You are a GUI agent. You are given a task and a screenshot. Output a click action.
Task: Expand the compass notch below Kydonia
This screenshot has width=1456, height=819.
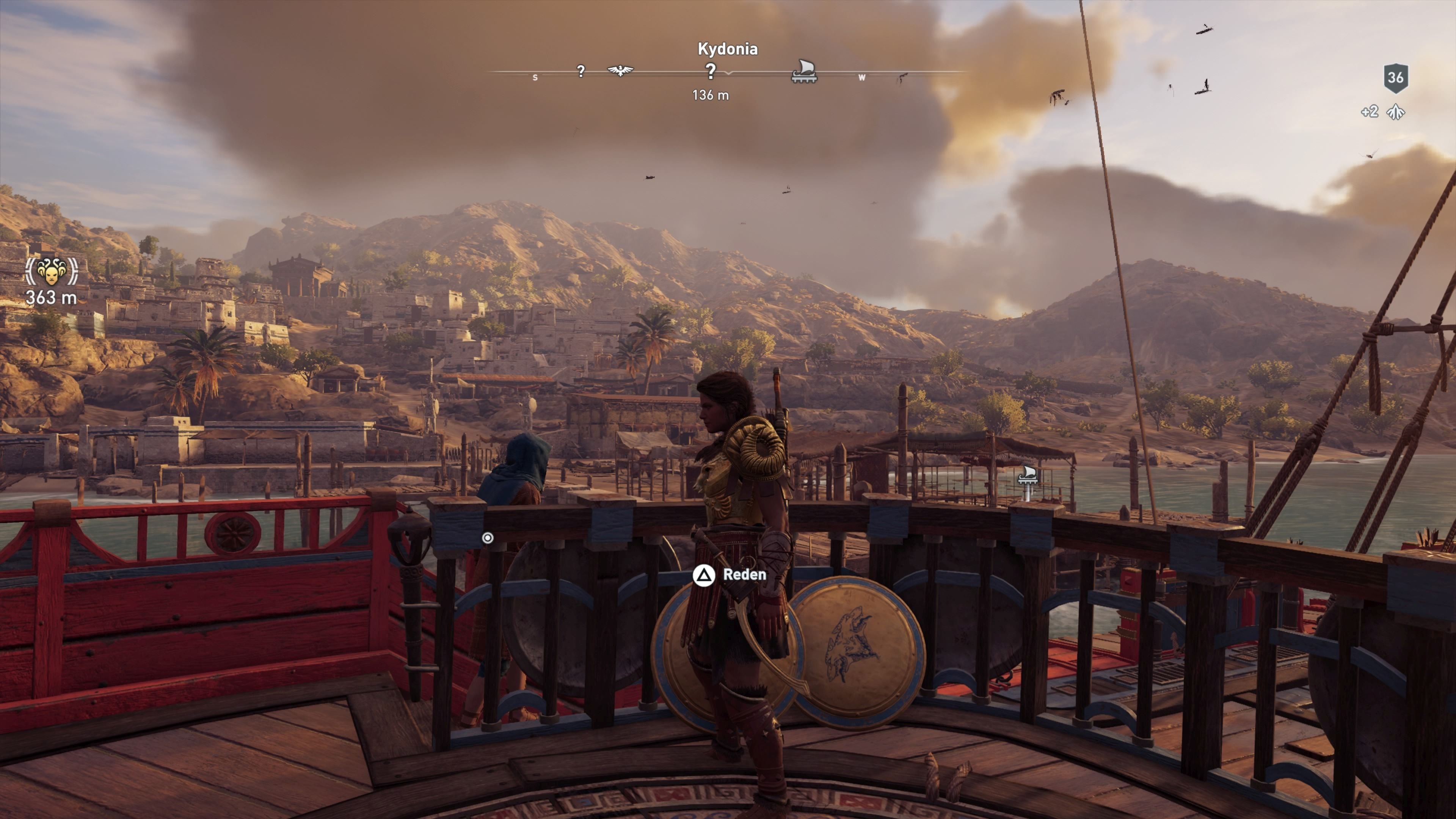(x=729, y=75)
